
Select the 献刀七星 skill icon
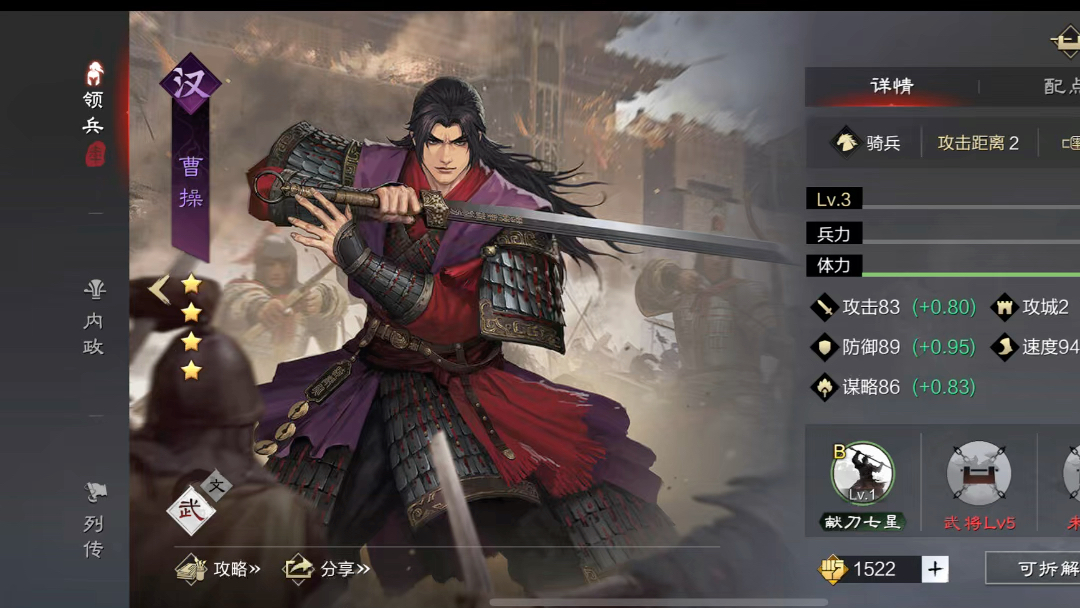[862, 474]
